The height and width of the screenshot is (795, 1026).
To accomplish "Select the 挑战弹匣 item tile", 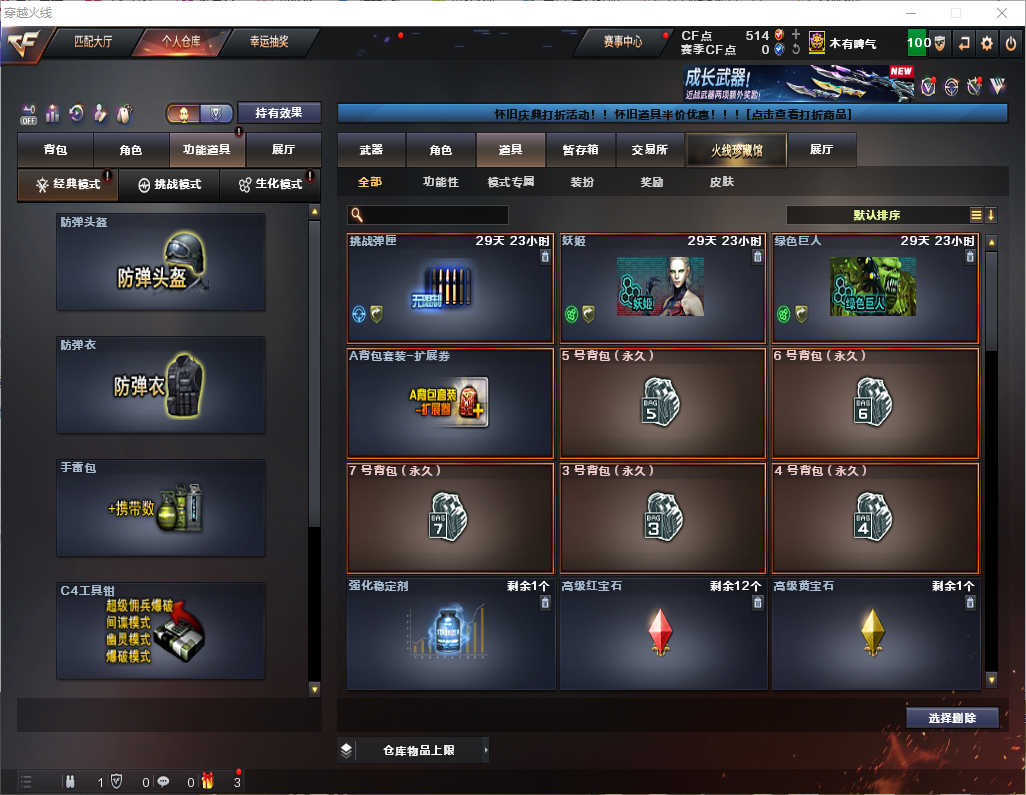I will [450, 289].
